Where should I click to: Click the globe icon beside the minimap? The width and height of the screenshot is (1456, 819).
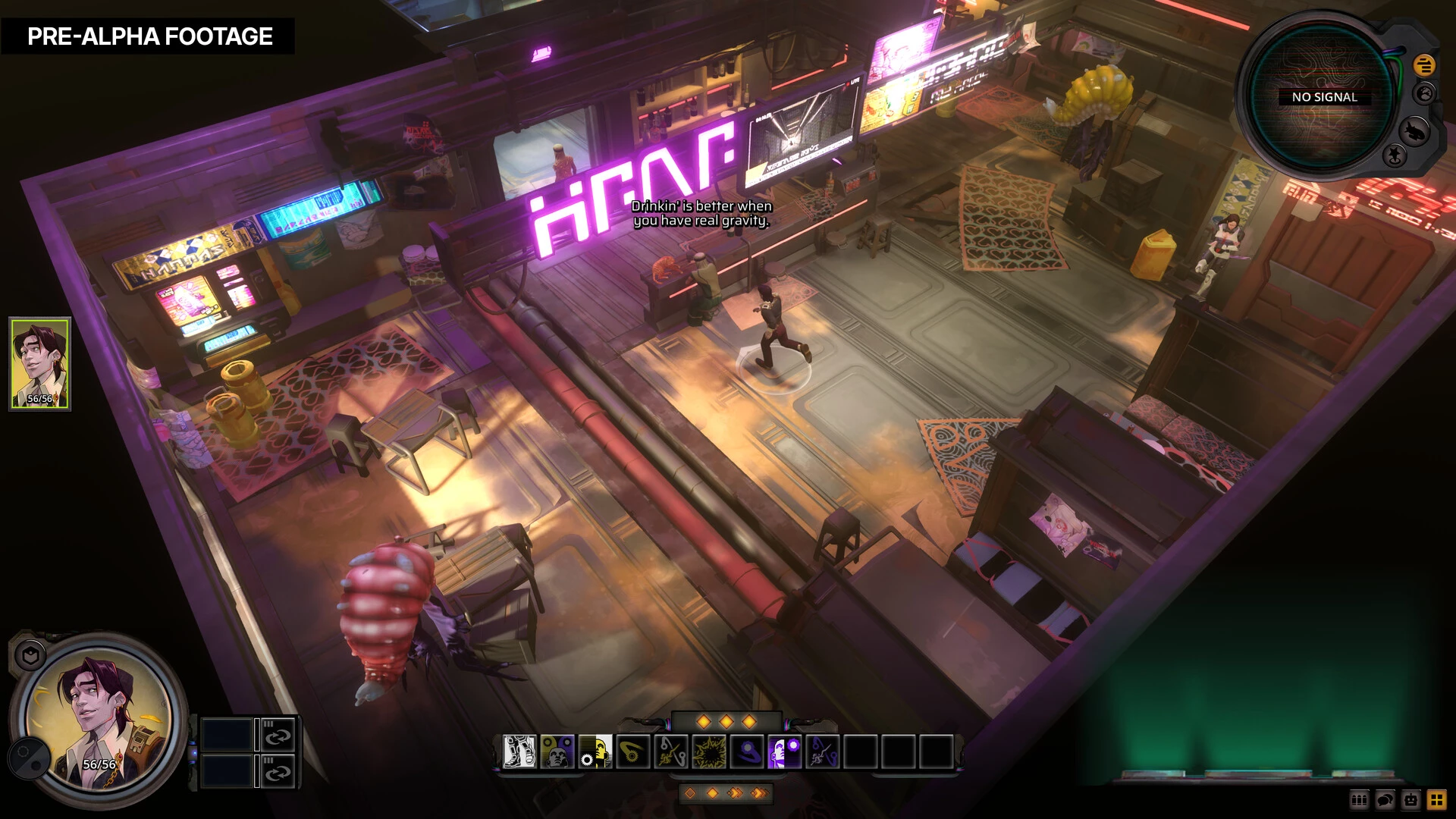tap(1424, 94)
